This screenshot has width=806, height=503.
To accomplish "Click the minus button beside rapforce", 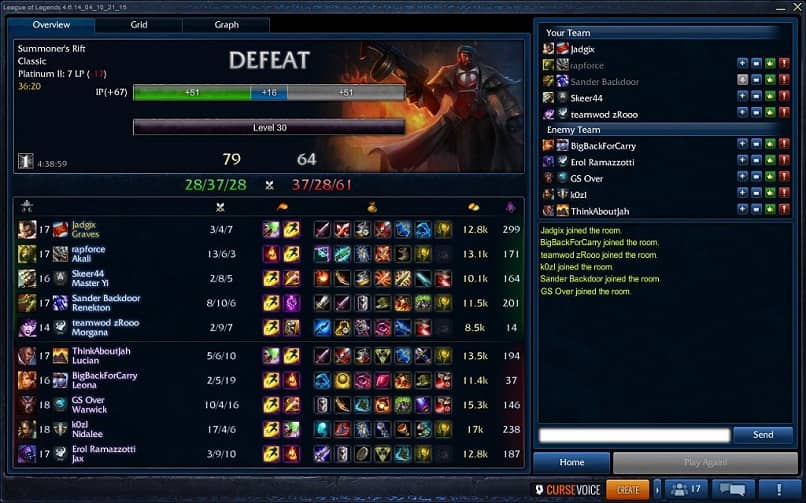I will click(x=757, y=65).
